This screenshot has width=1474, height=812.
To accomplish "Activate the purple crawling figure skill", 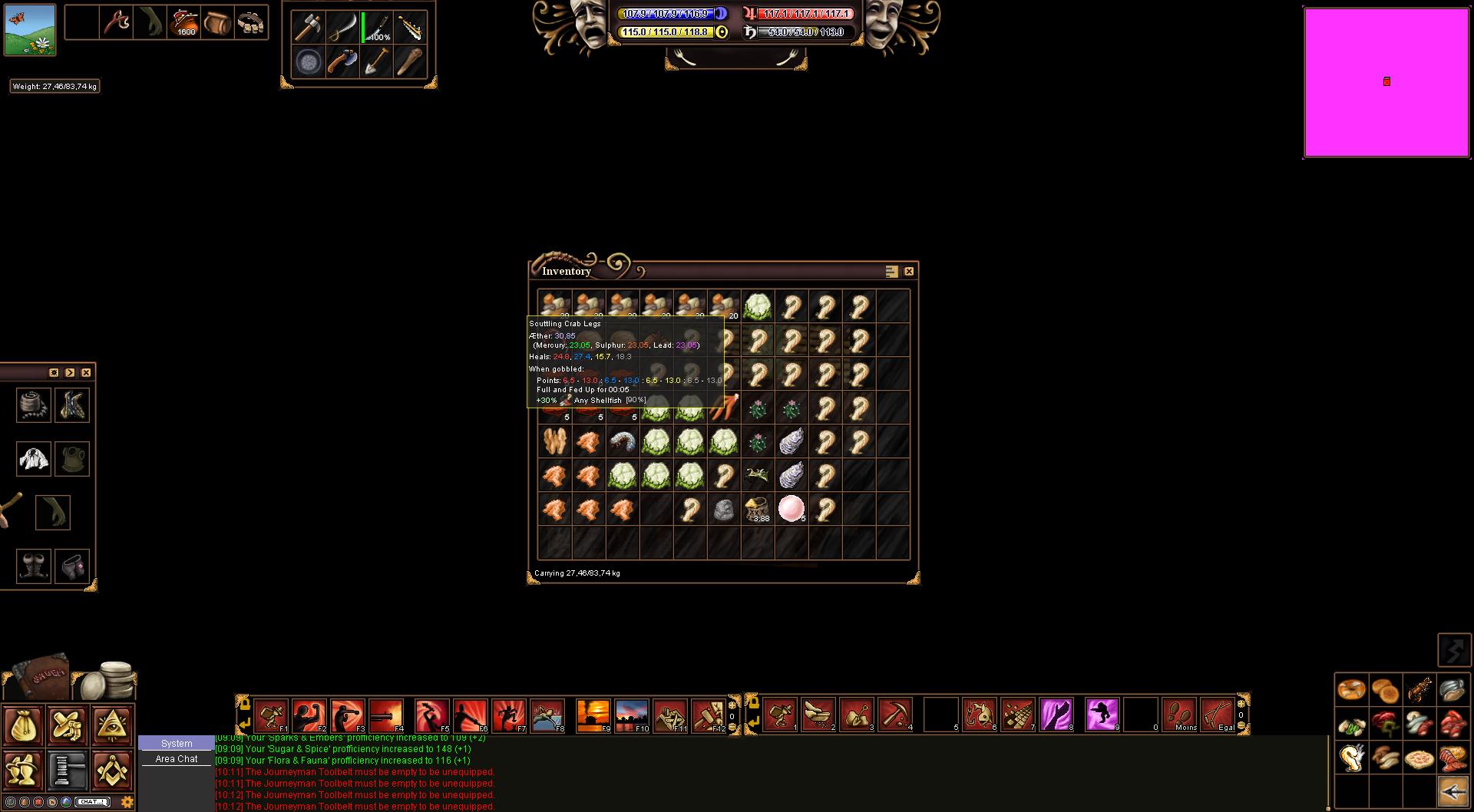I will click(x=1102, y=715).
